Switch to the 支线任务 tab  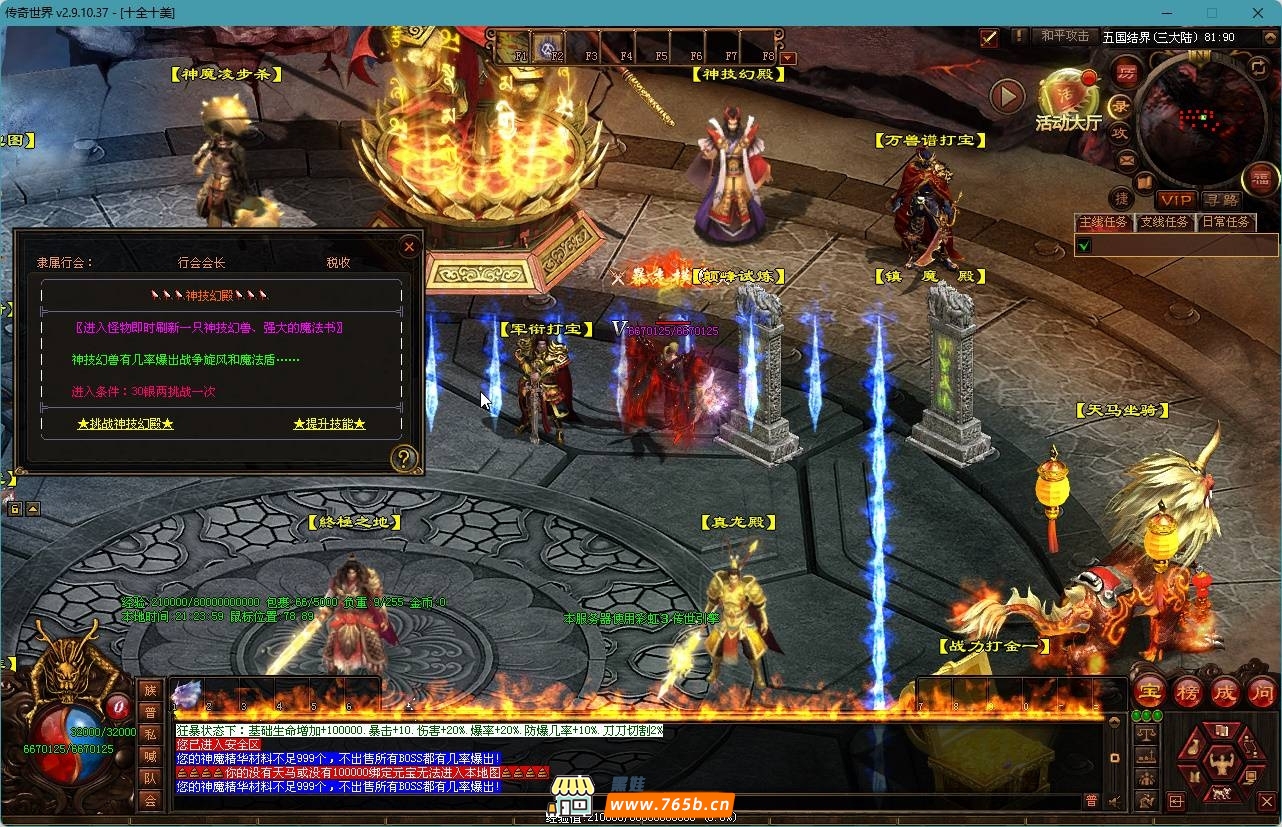[x=1165, y=222]
